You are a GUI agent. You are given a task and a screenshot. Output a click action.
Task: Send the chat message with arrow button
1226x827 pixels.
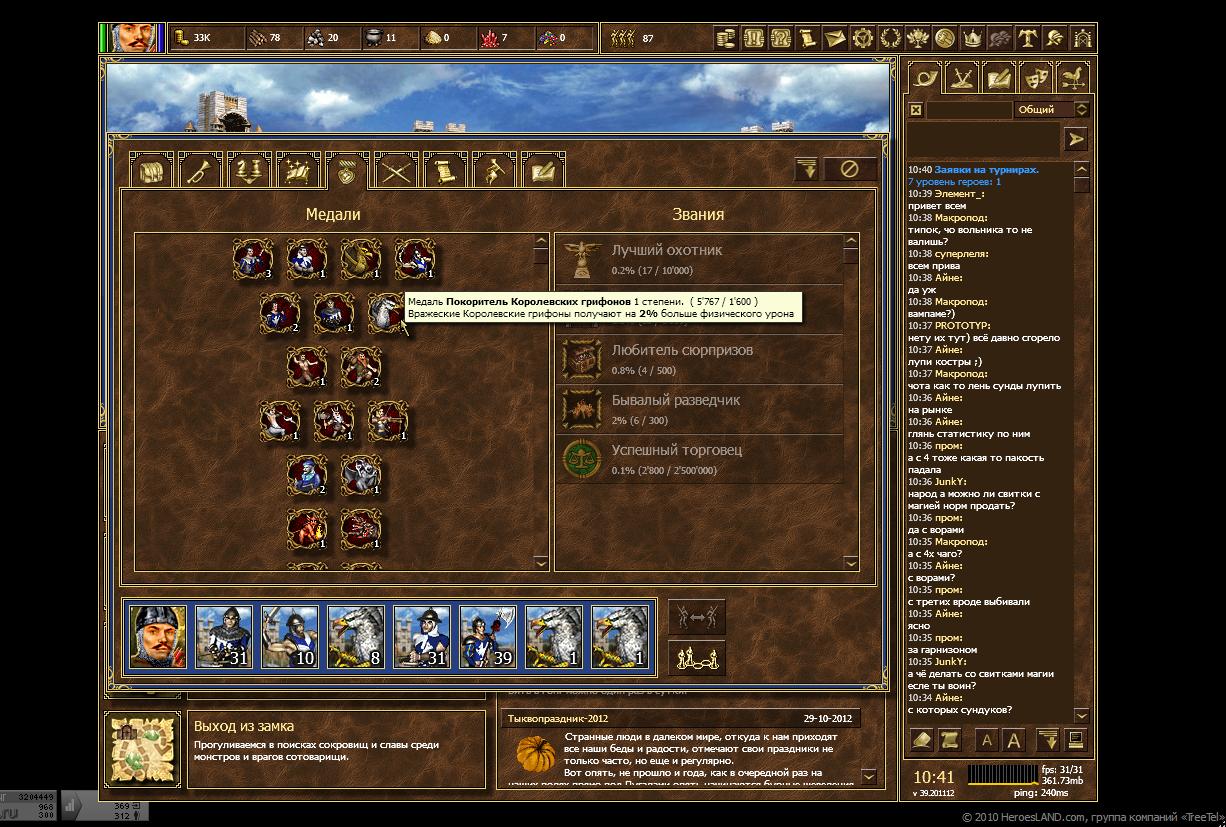pos(1075,140)
